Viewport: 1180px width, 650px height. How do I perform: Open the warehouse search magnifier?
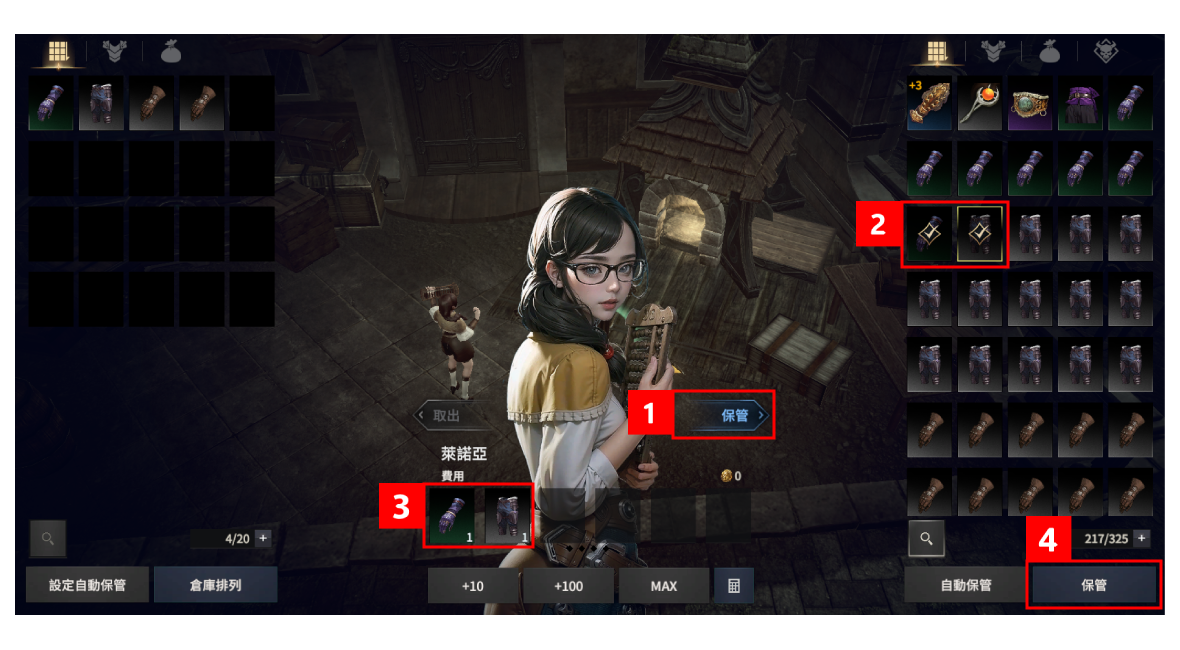coord(47,538)
